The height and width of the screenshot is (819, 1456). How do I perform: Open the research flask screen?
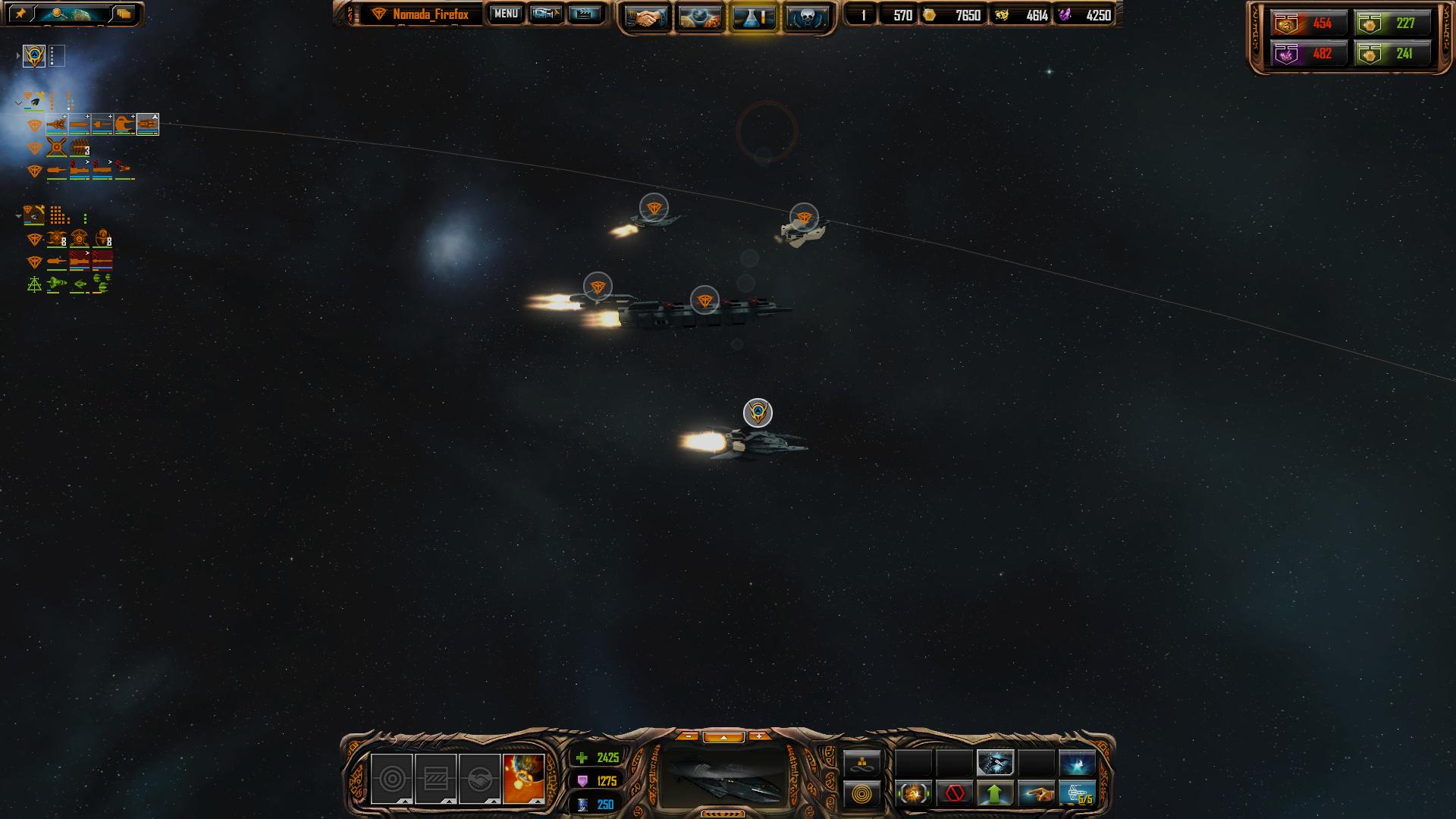(753, 17)
